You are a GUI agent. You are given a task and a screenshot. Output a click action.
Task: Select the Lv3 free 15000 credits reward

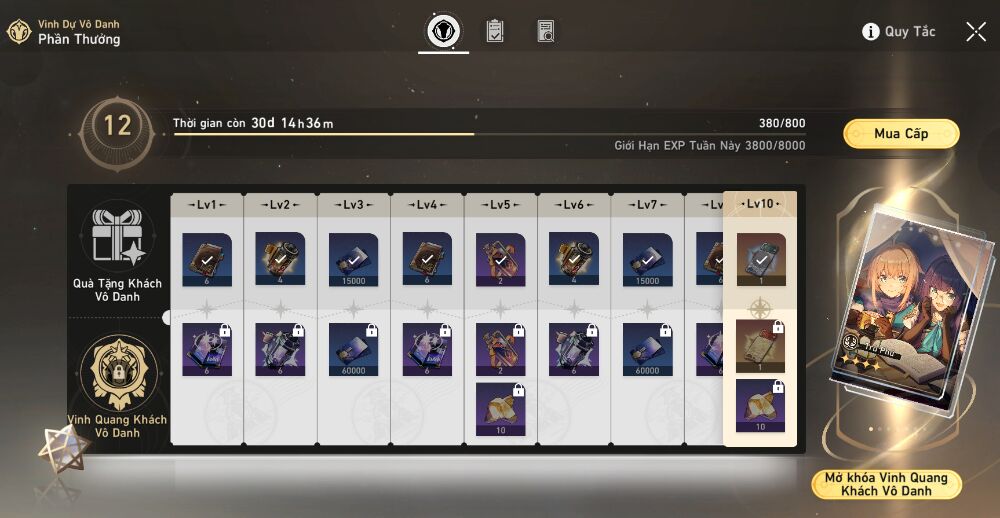354,258
